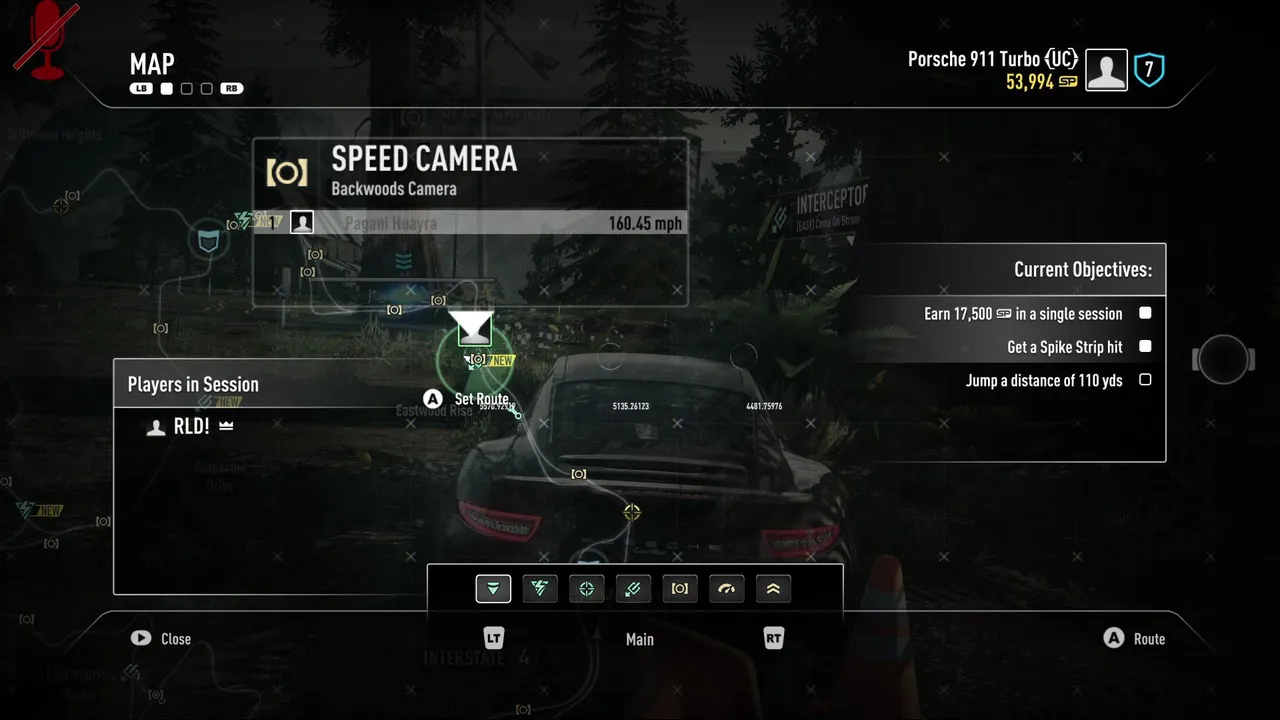The image size is (1280, 720).
Task: Select the "Get a Spike Strip hit" objective
Action: [x=1064, y=347]
